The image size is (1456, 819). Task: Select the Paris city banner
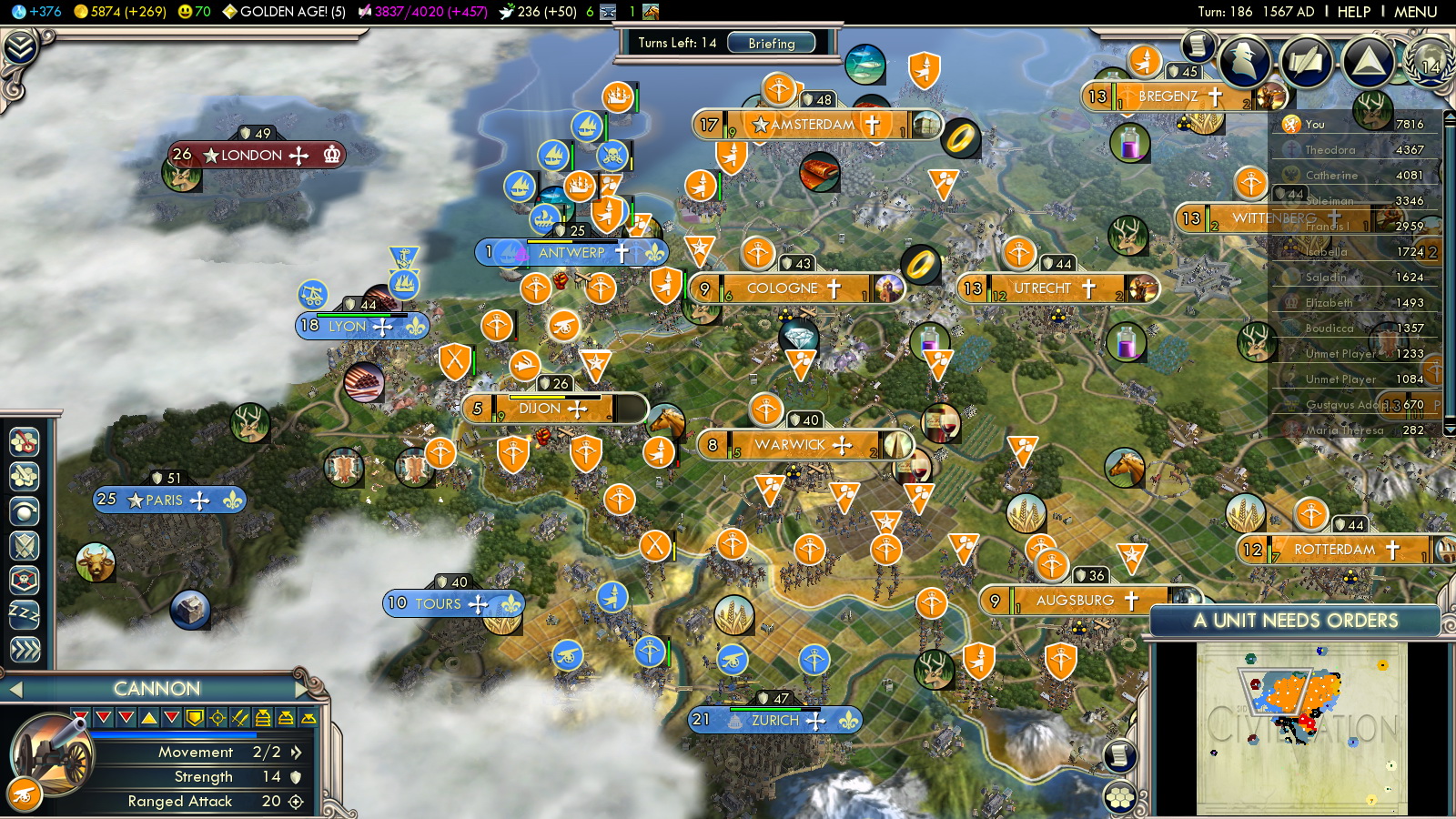click(166, 500)
